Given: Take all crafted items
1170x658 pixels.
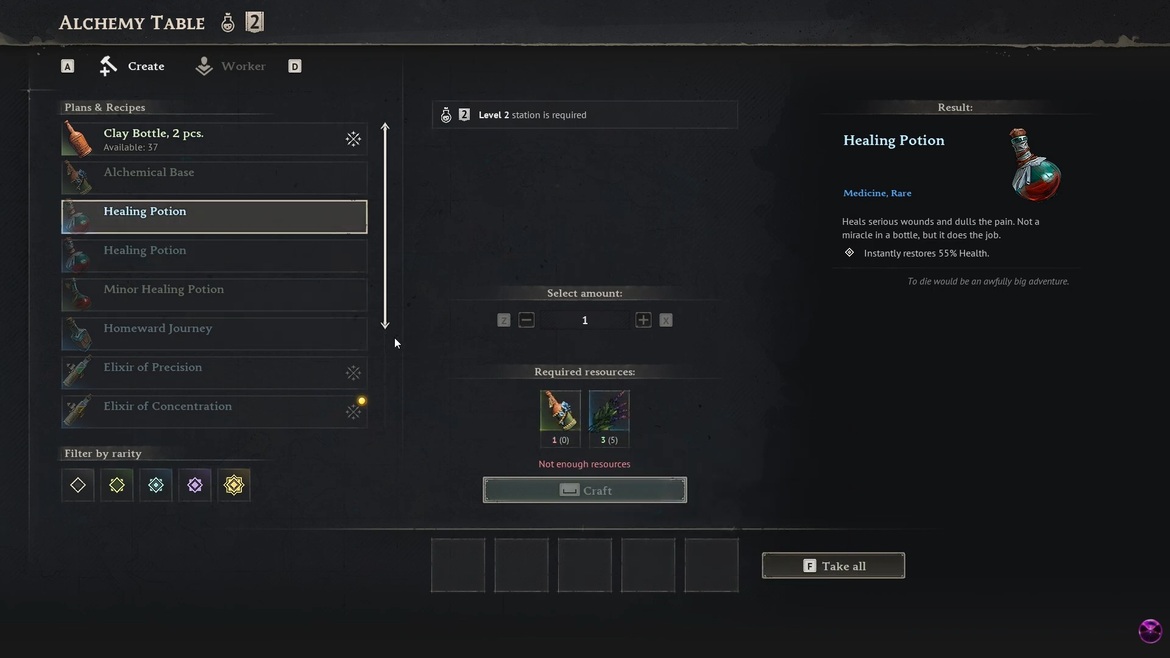Looking at the screenshot, I should 833,566.
